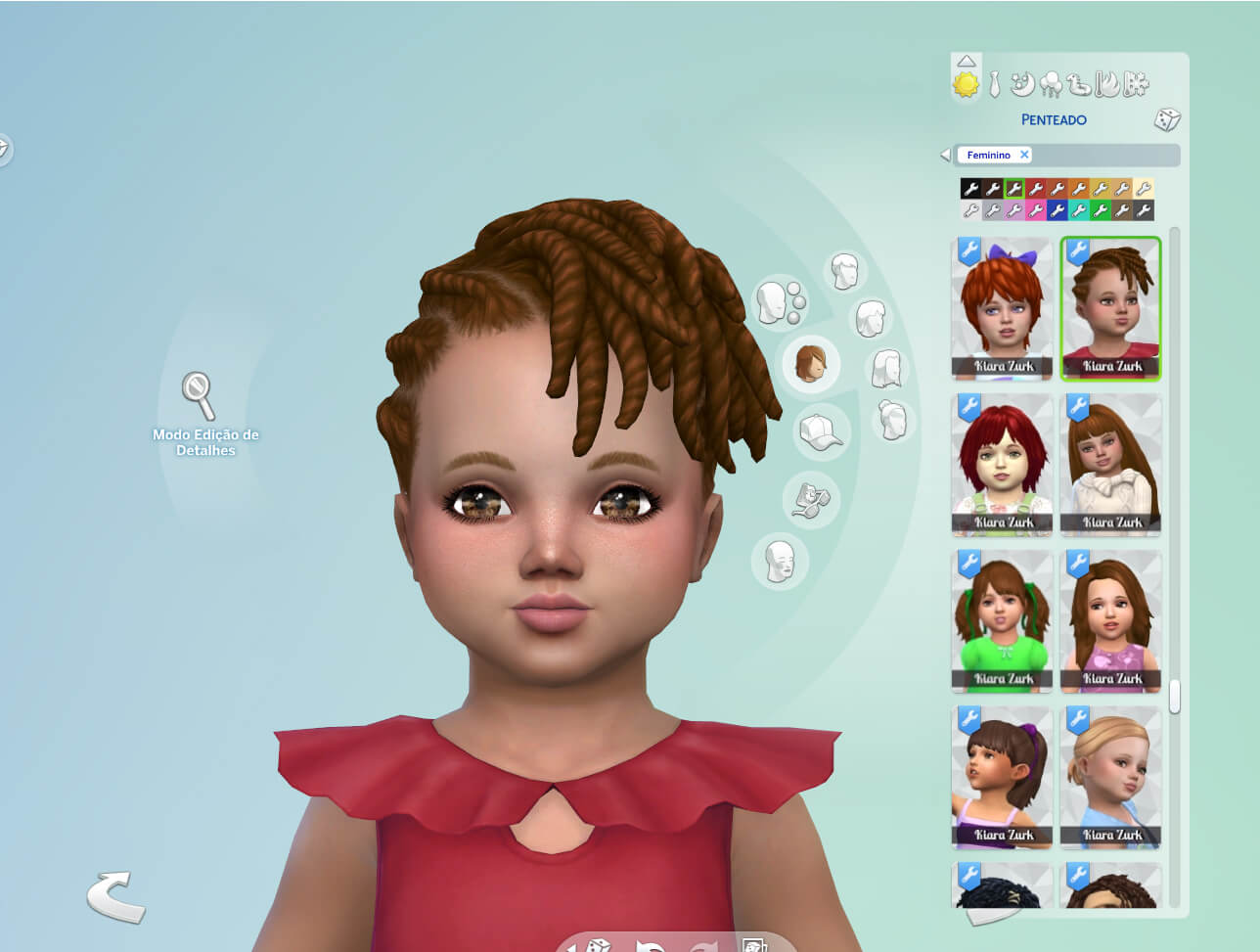1260x952 pixels.
Task: Collapse the panel with the top triangle arrow
Action: coord(967,60)
